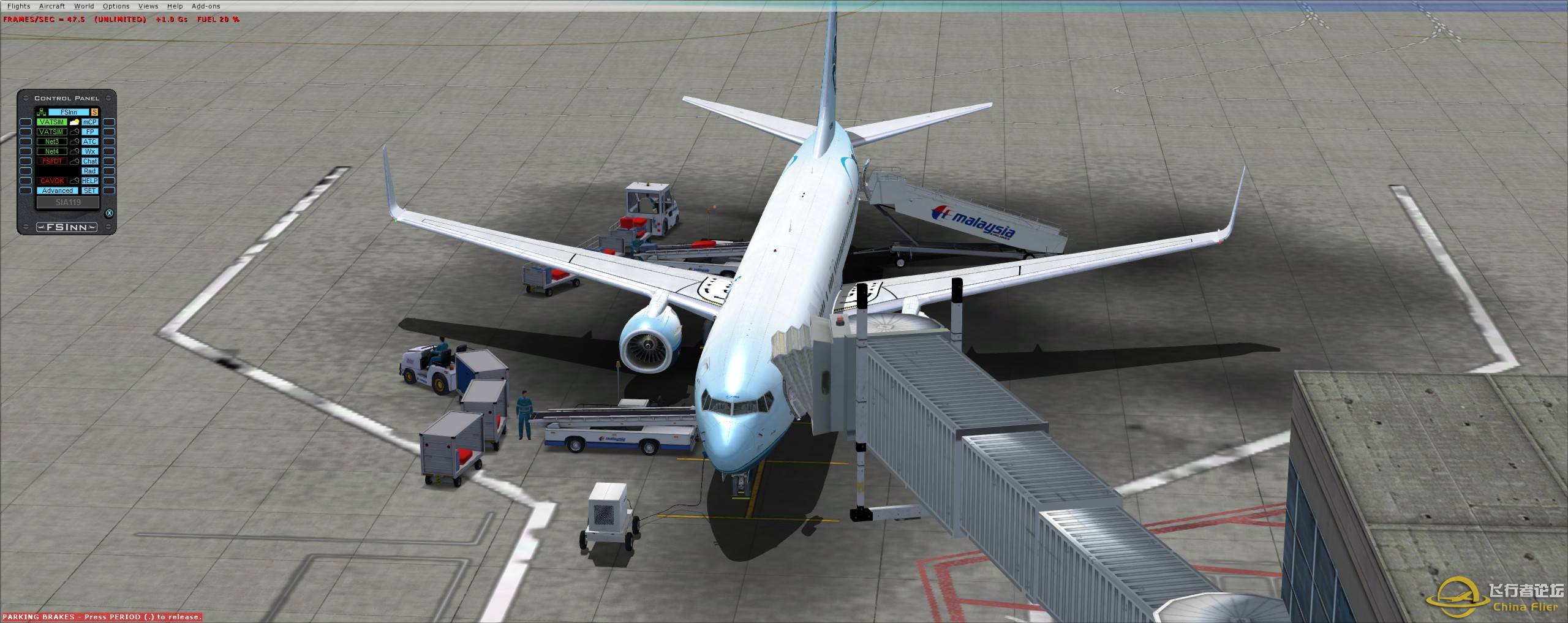
Task: Open the Add-ons menu
Action: tap(206, 6)
